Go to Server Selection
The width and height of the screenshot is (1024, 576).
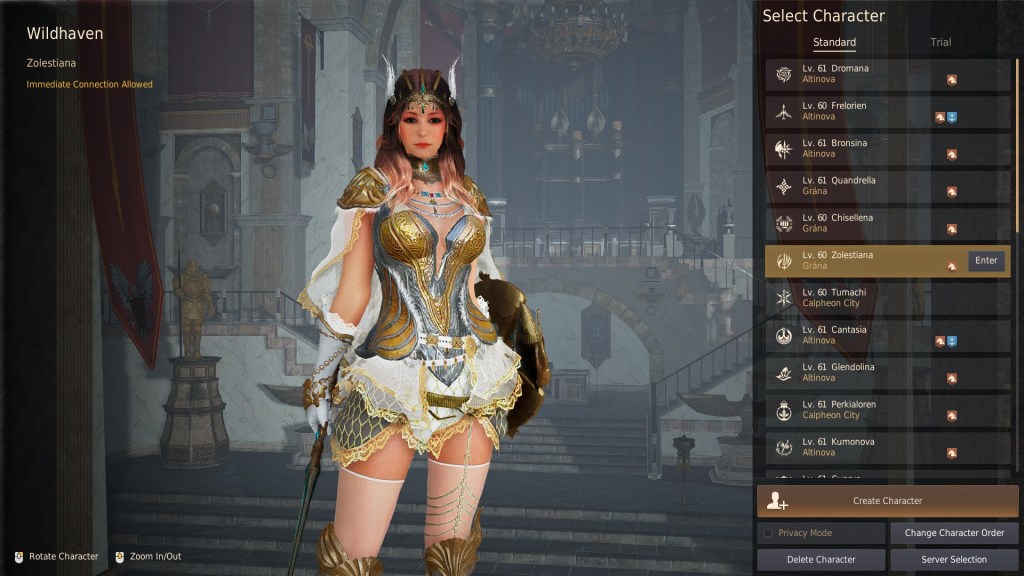(x=954, y=560)
